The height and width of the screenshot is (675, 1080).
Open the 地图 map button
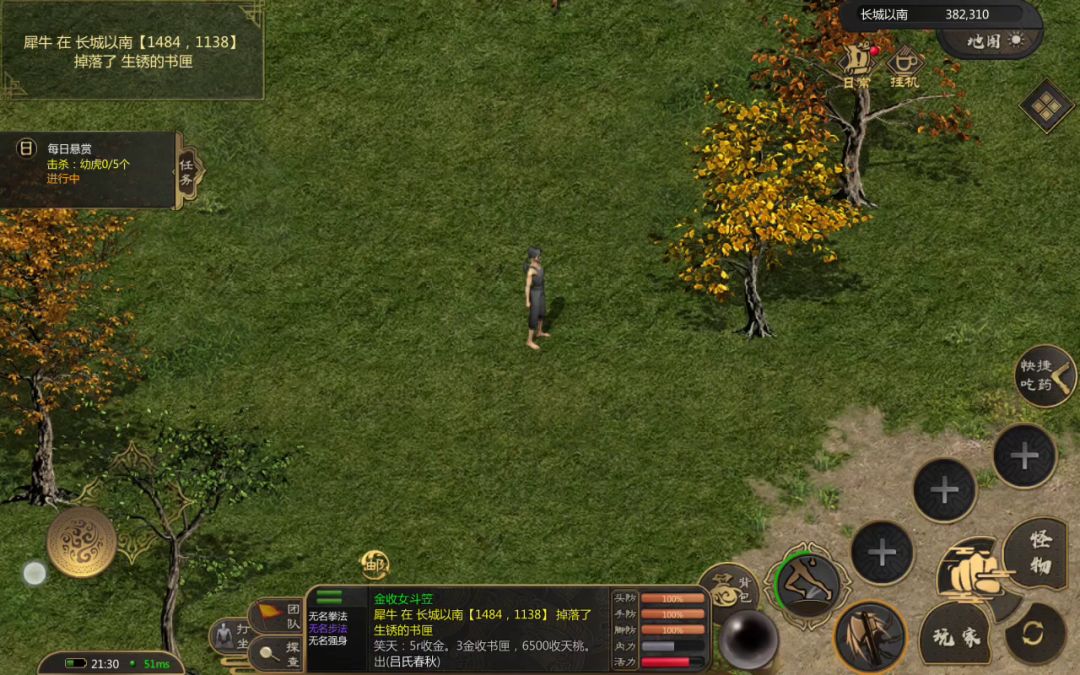[990, 41]
